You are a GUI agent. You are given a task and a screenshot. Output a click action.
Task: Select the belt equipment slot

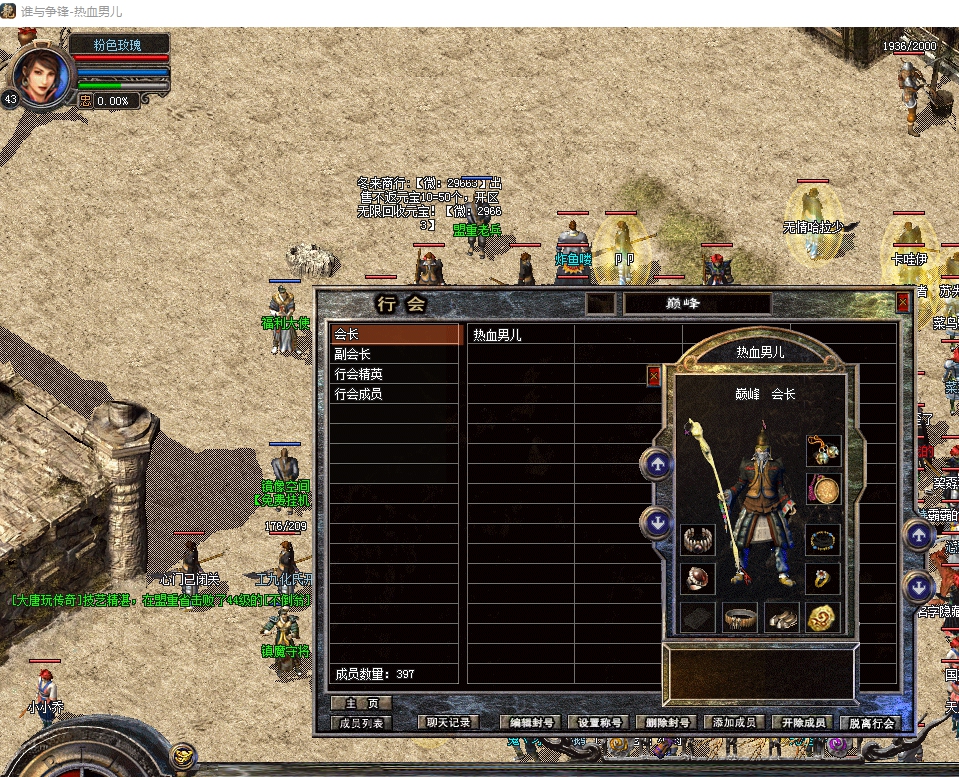coord(740,618)
